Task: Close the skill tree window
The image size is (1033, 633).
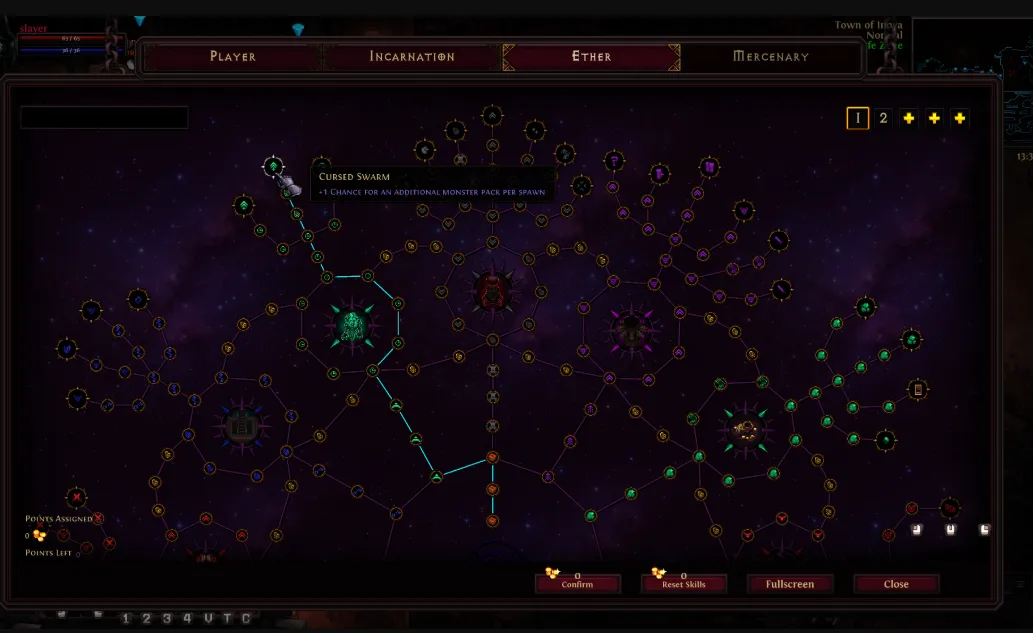Action: [896, 584]
